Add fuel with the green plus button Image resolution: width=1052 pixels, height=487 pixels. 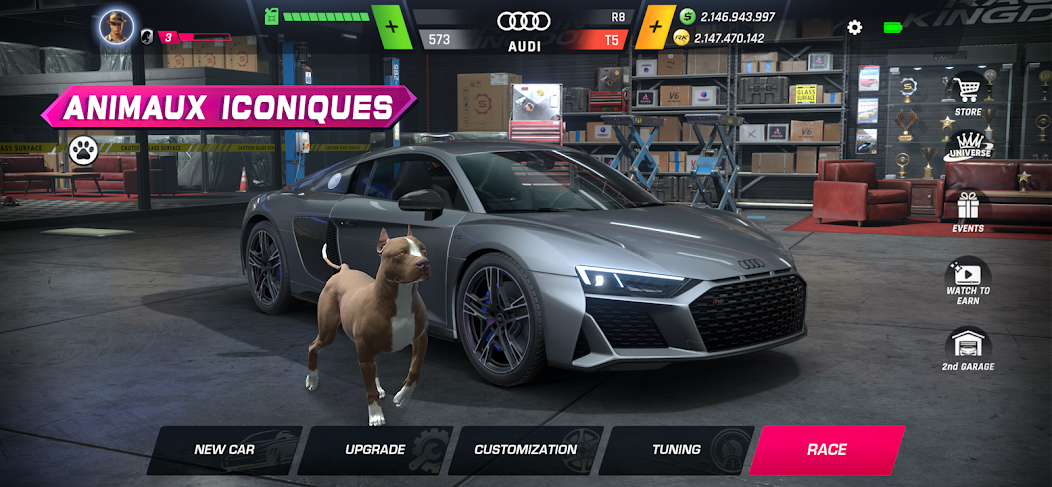tap(391, 26)
